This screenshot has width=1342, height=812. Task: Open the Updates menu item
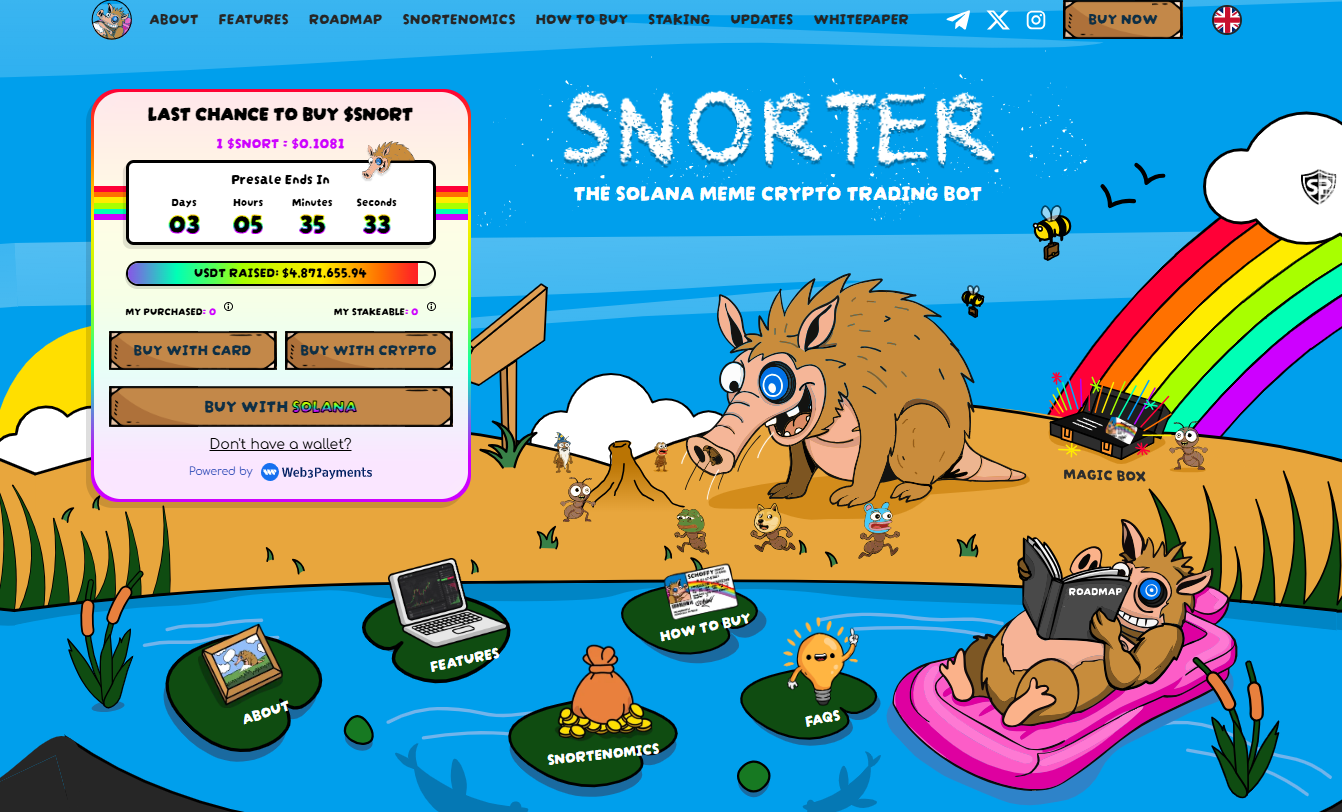pyautogui.click(x=762, y=19)
